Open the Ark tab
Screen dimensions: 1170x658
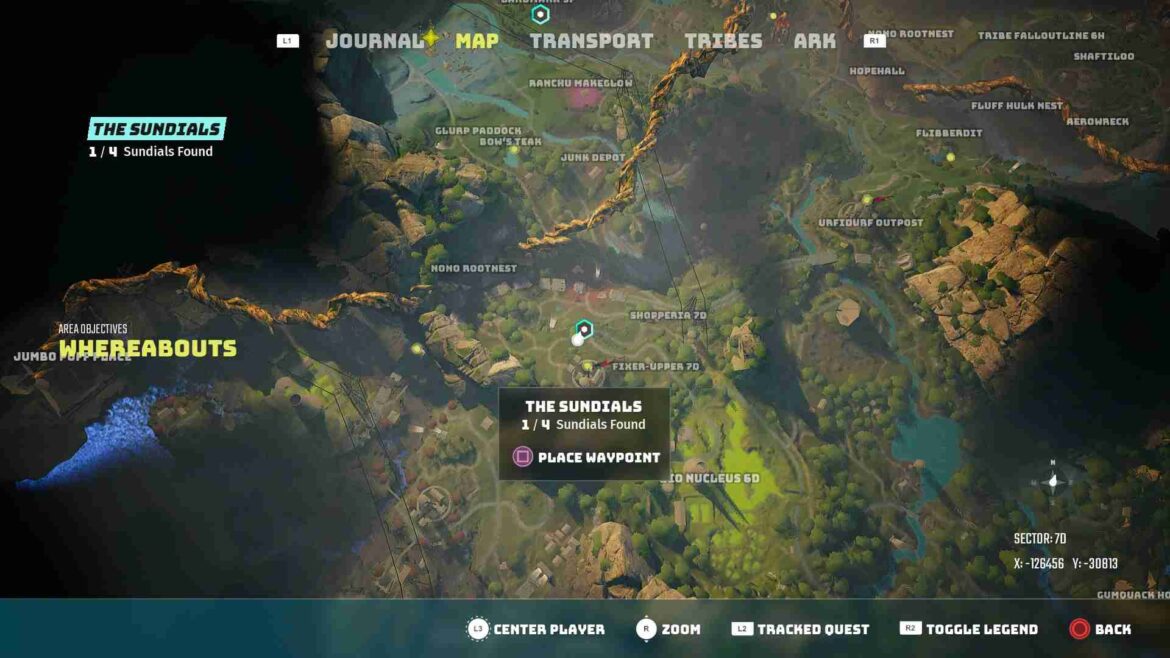click(x=814, y=41)
